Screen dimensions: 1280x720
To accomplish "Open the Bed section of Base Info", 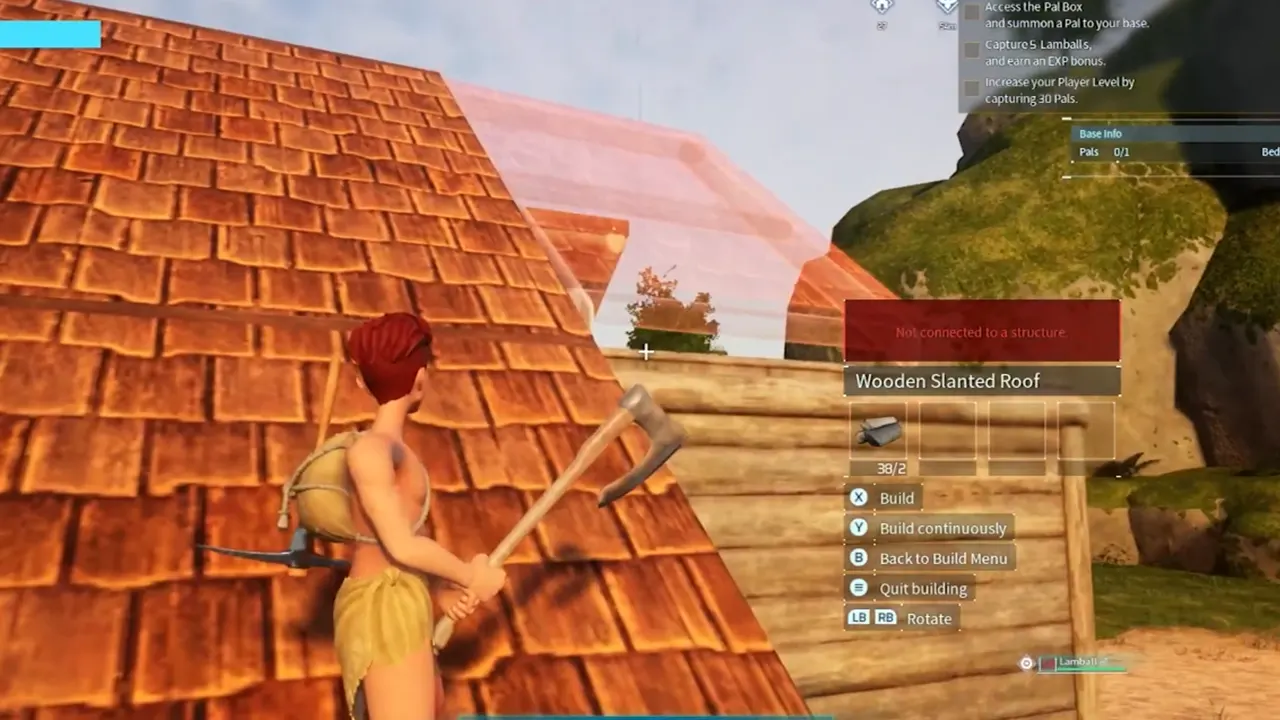I will [1269, 151].
